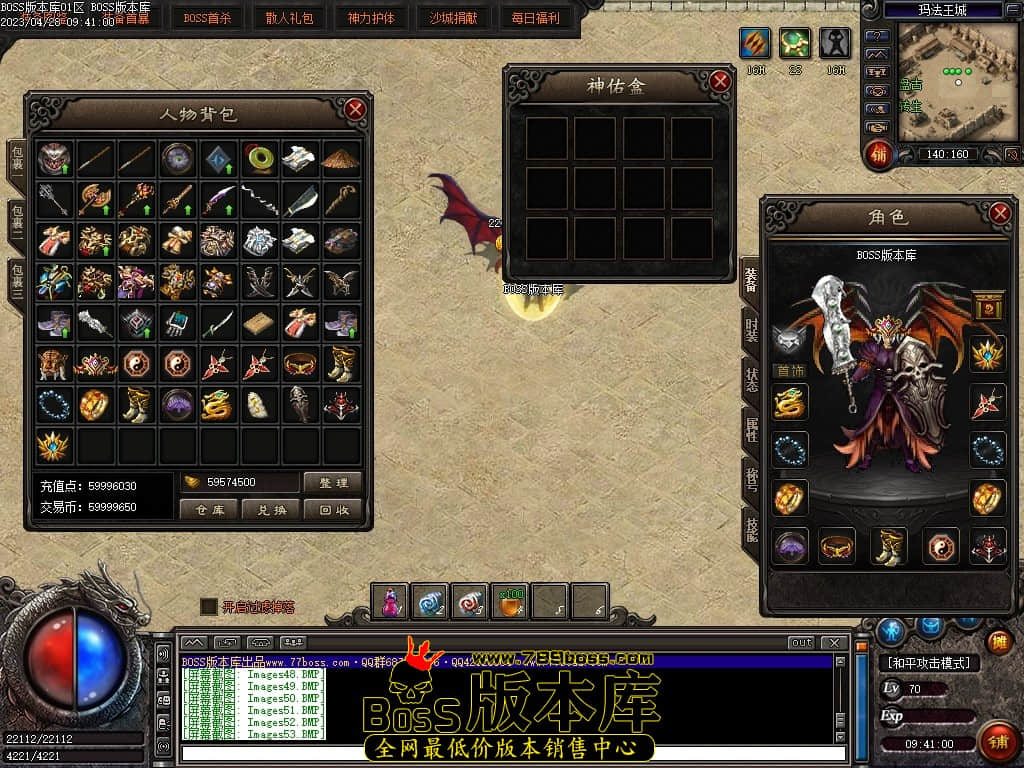Use the purple potion in the hotbar
The height and width of the screenshot is (768, 1024).
point(389,601)
